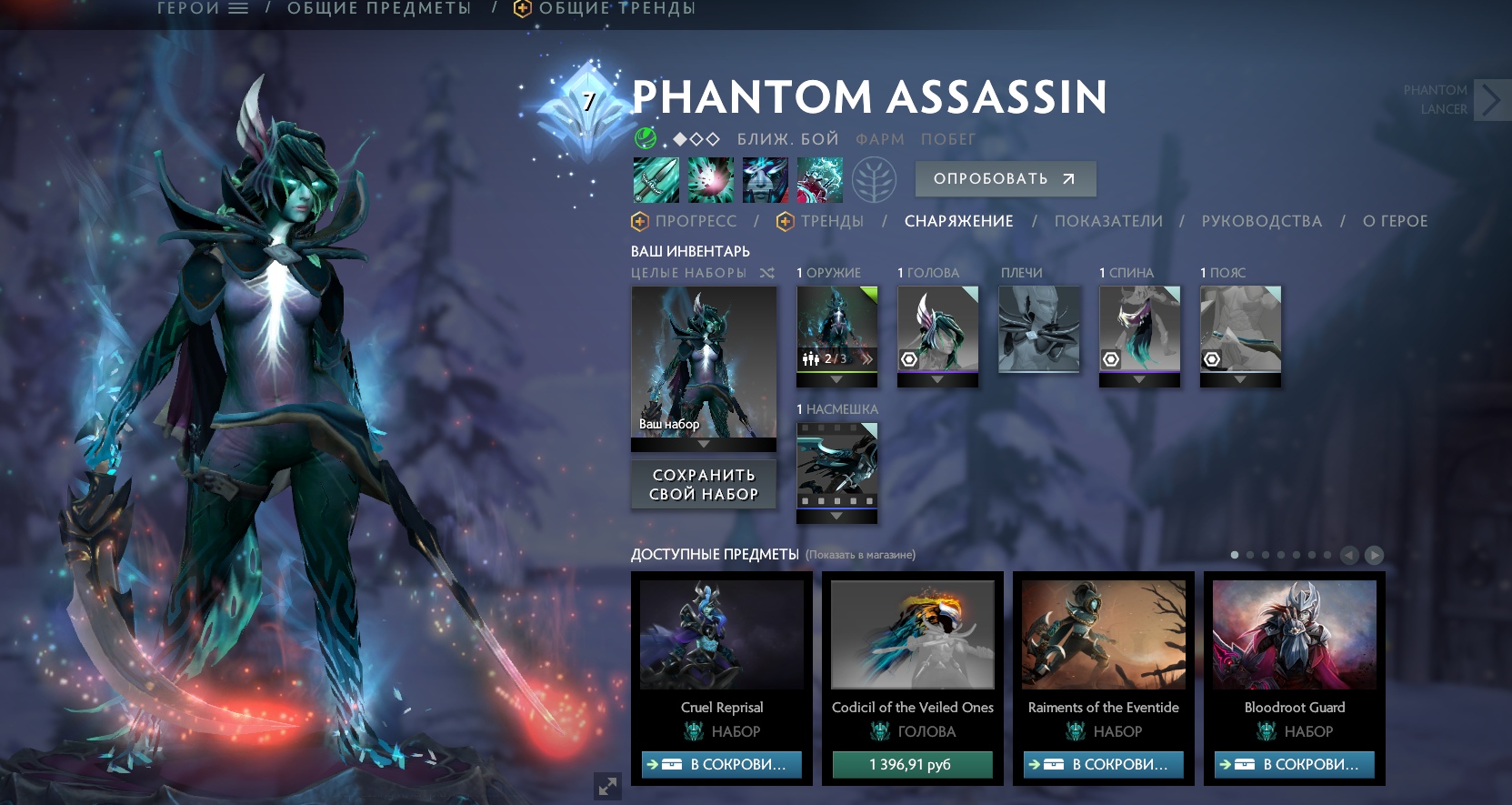View Cruel Reprisal set in treasure
This screenshot has width=1512, height=805.
coord(721,765)
